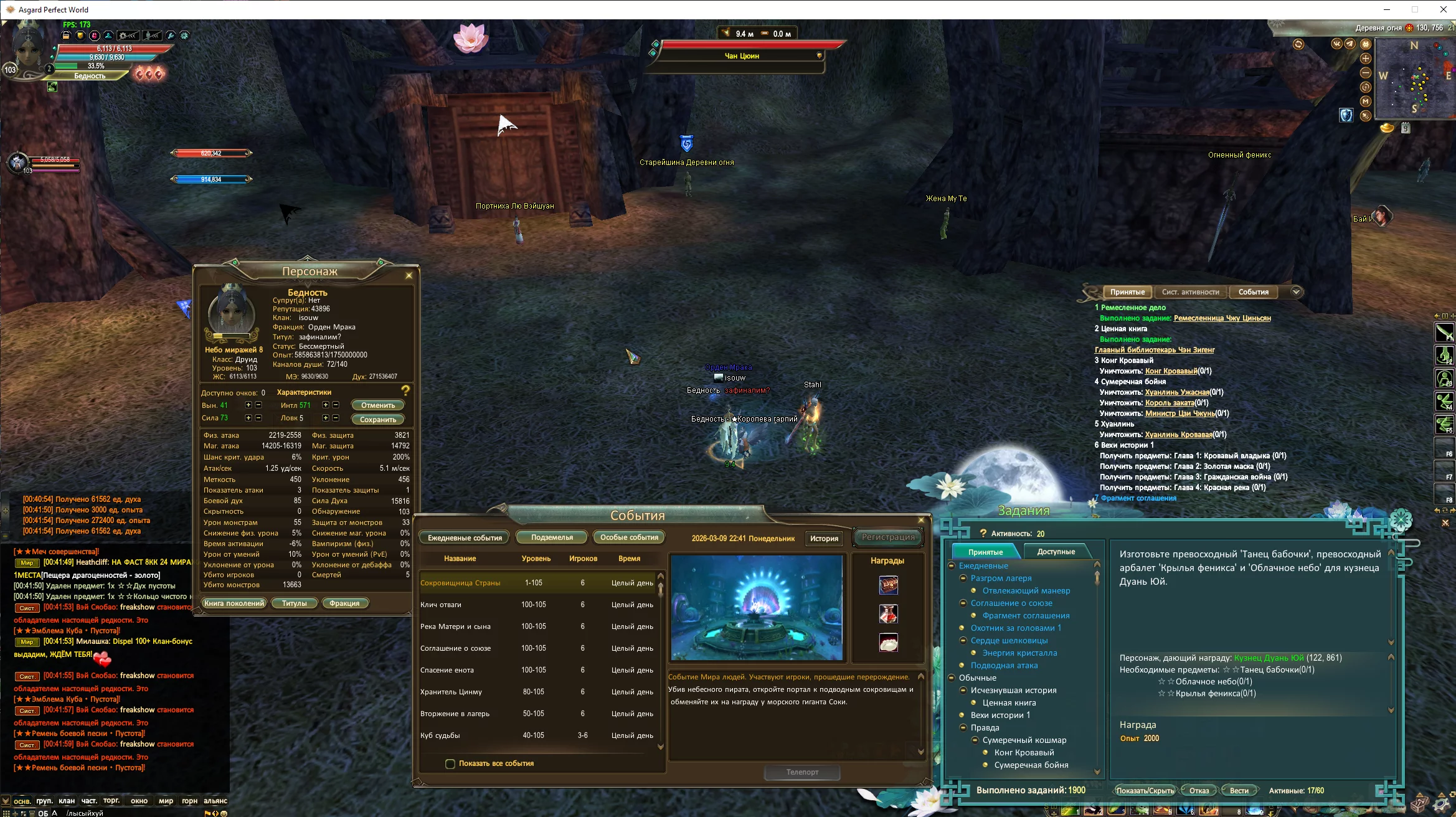The height and width of the screenshot is (817, 1456).
Task: Switch to the Подземелья tab
Action: click(x=552, y=537)
